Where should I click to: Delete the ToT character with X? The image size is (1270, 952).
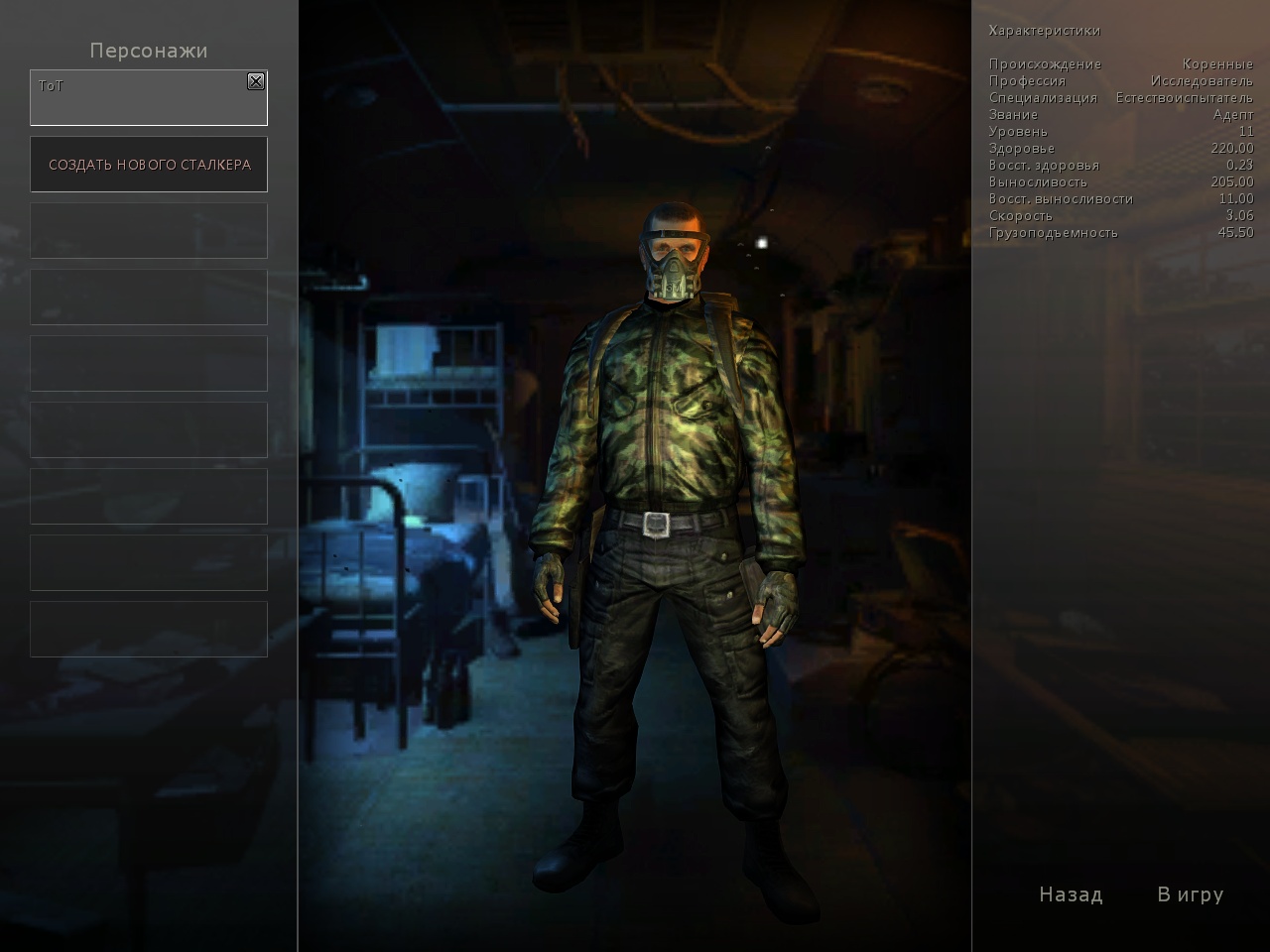pyautogui.click(x=256, y=81)
